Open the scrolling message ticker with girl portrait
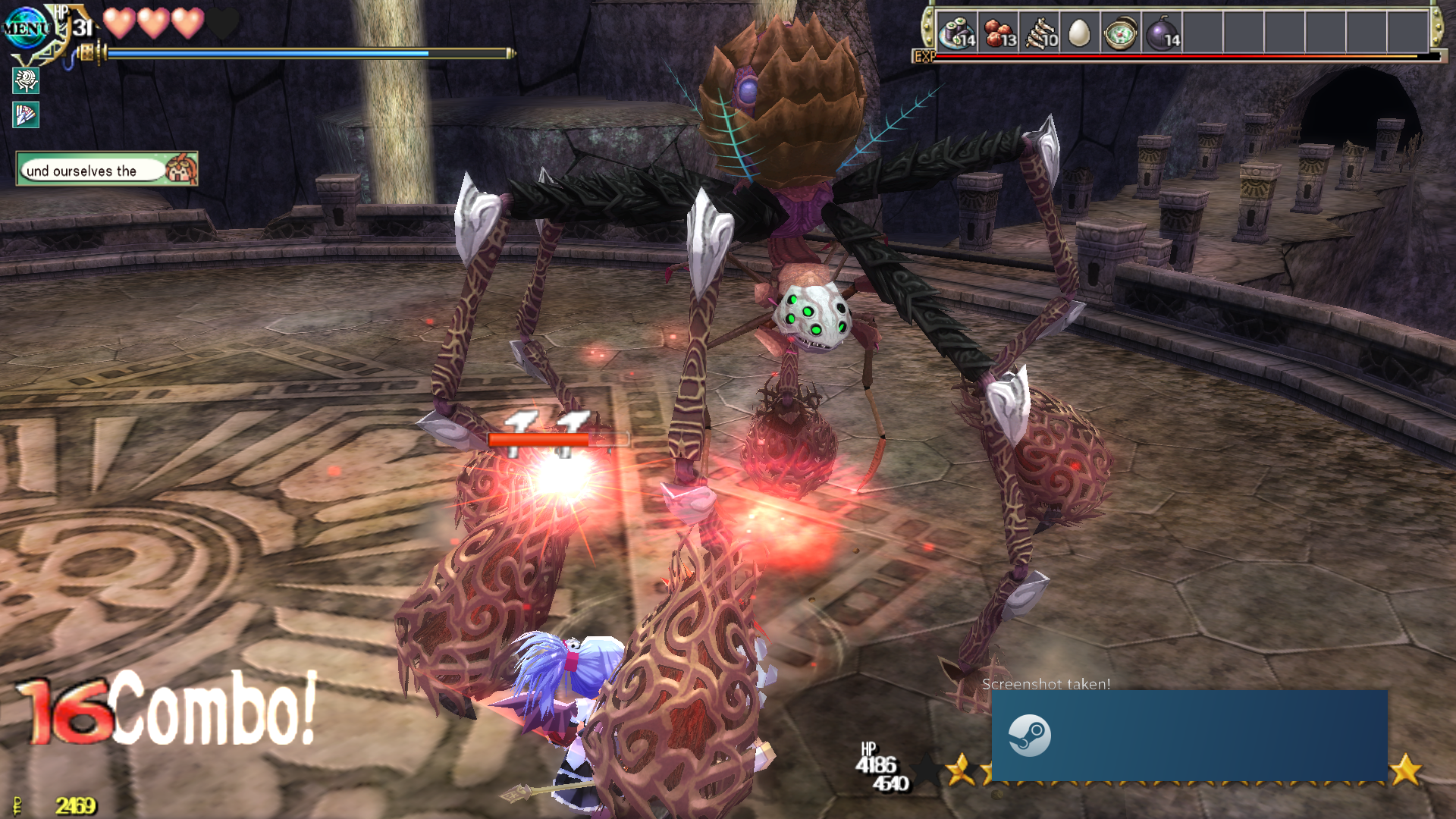The image size is (1456, 819). 107,169
